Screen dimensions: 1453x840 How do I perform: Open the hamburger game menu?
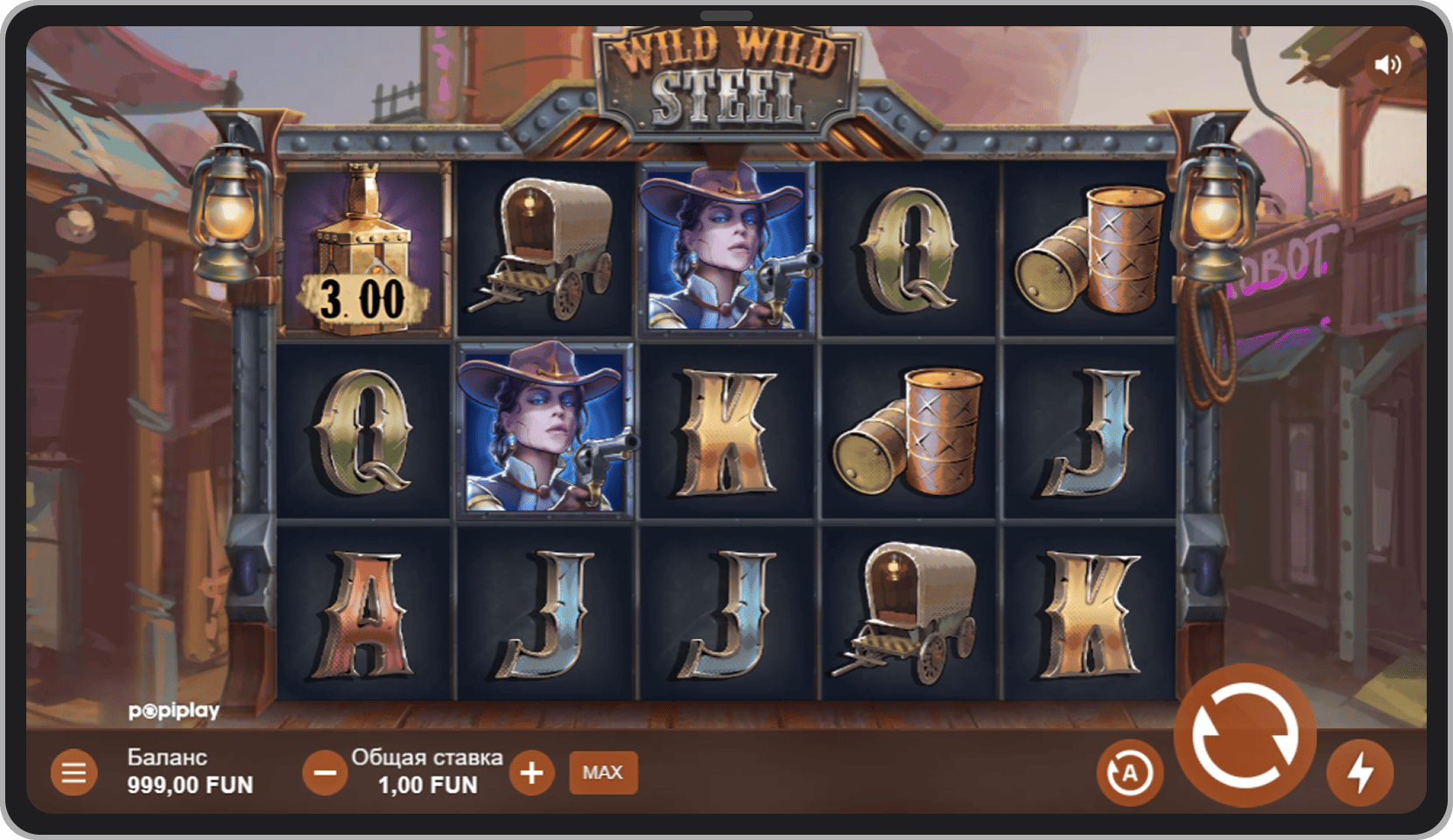[x=74, y=772]
